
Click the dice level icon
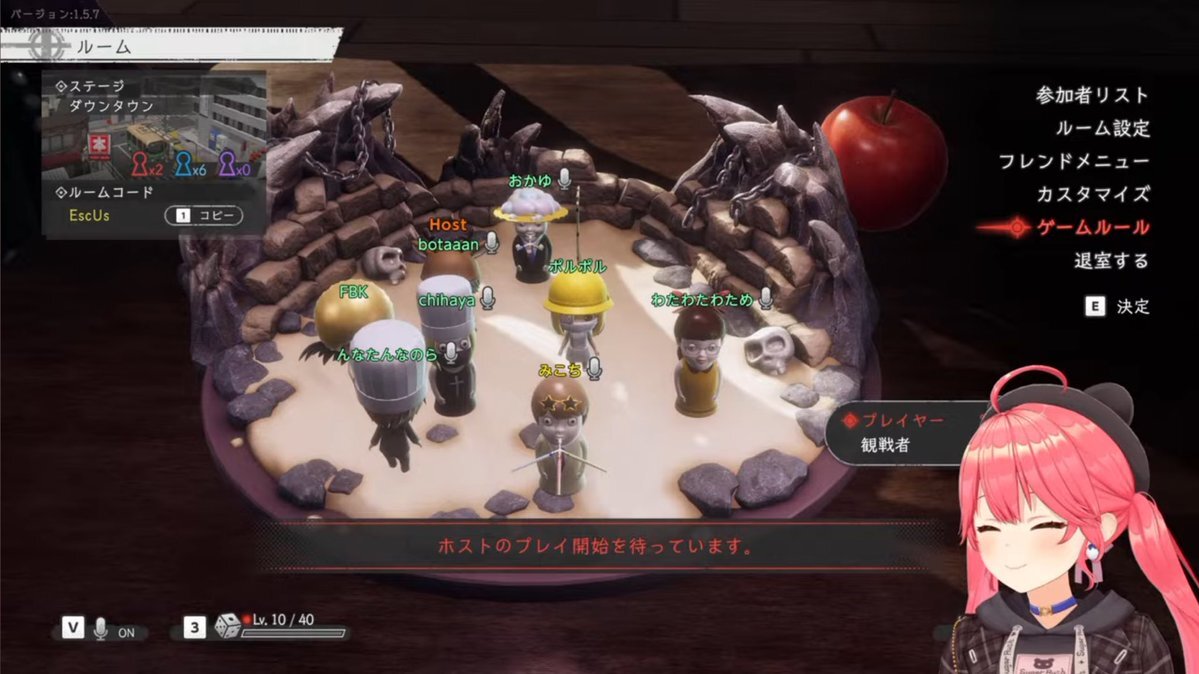coord(227,627)
